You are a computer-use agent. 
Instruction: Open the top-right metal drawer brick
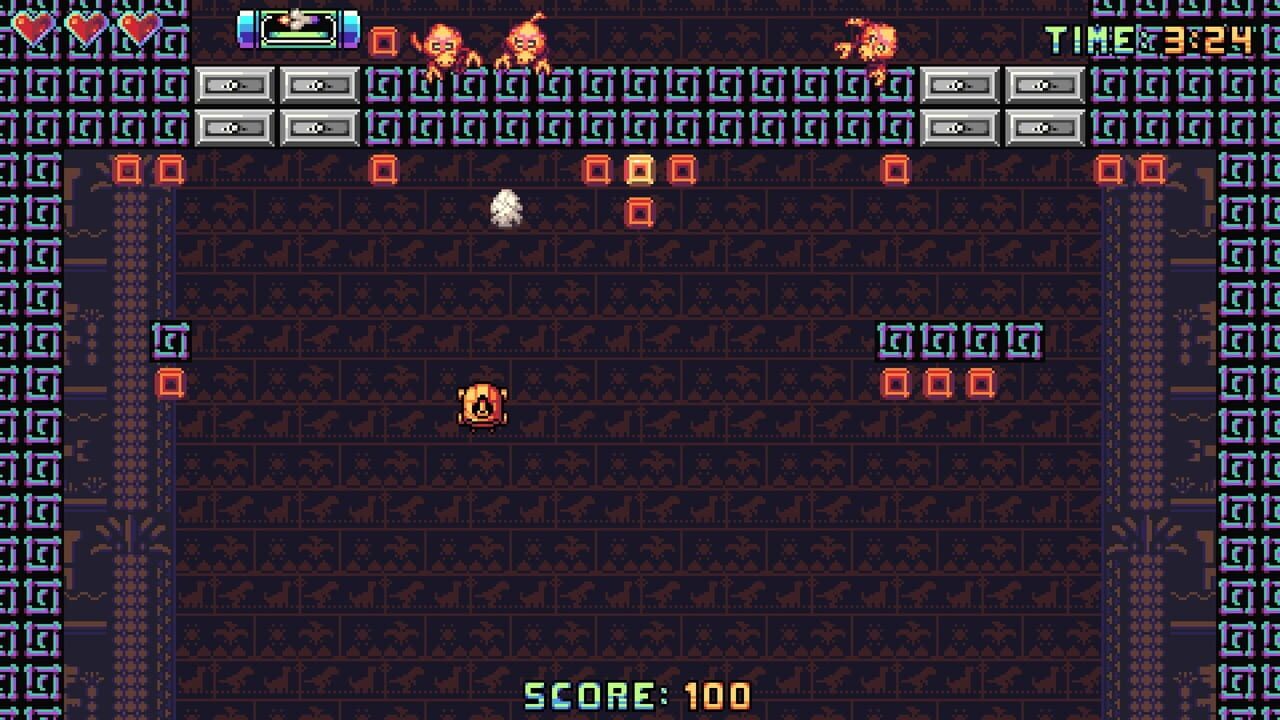click(x=1045, y=86)
